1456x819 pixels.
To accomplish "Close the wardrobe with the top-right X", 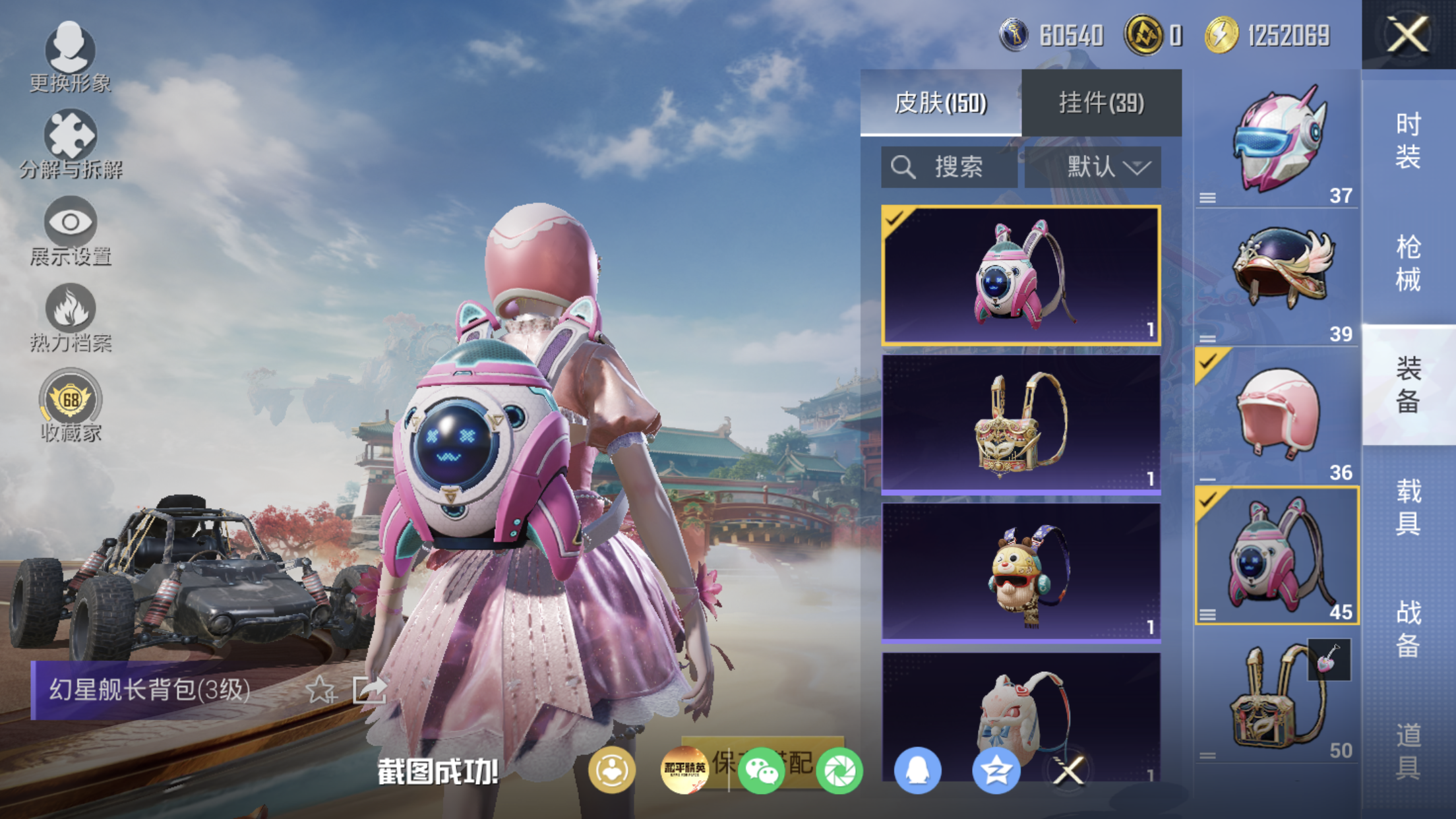I will [1407, 34].
